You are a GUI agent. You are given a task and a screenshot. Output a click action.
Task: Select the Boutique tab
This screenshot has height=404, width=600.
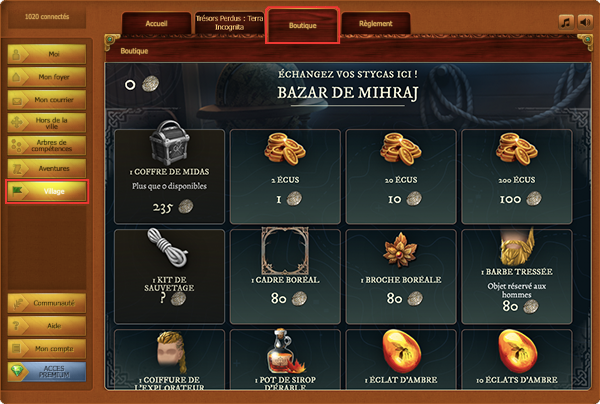coord(302,25)
